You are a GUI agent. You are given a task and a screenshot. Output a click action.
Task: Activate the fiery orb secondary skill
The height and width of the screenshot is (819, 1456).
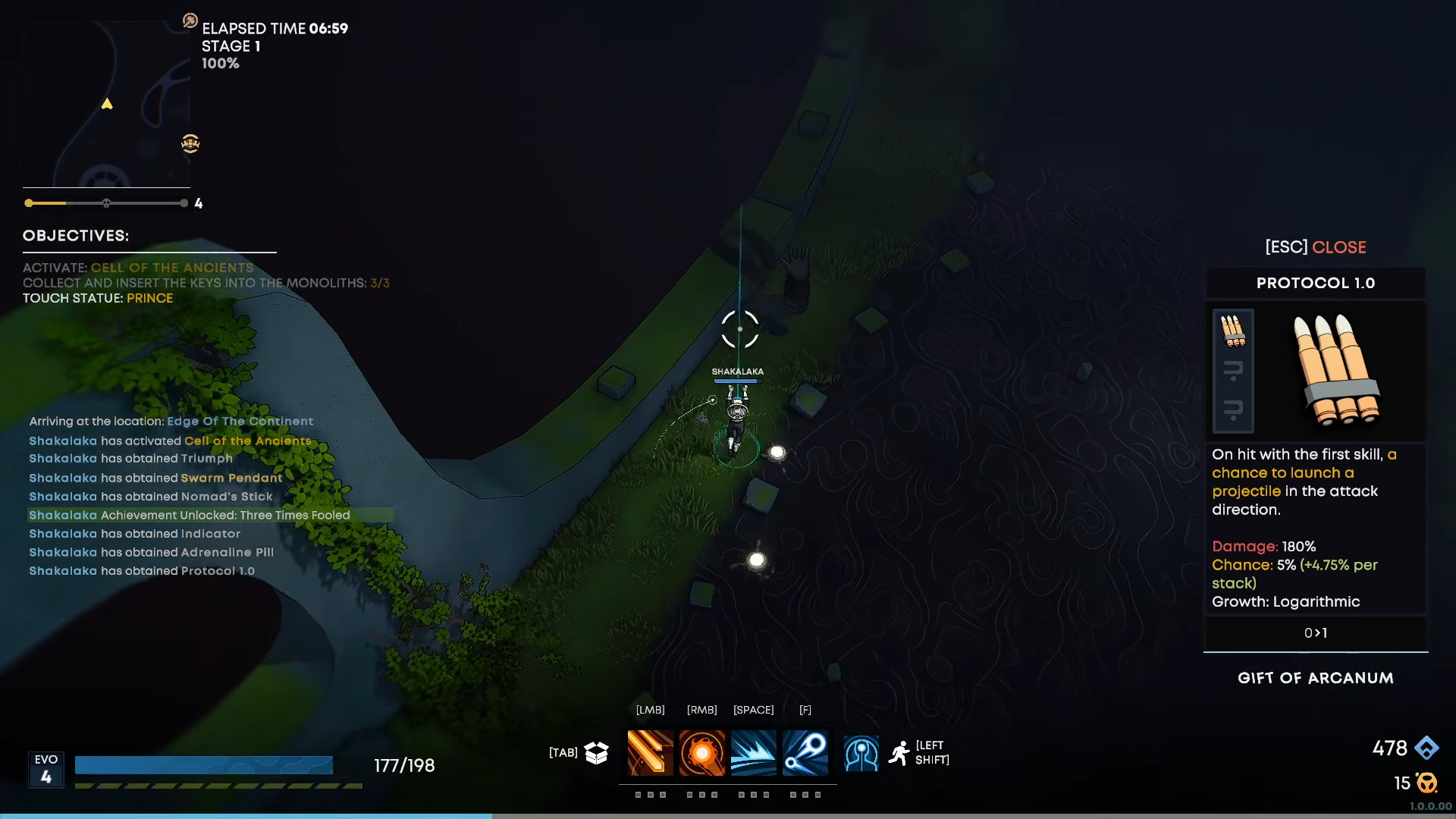[701, 753]
